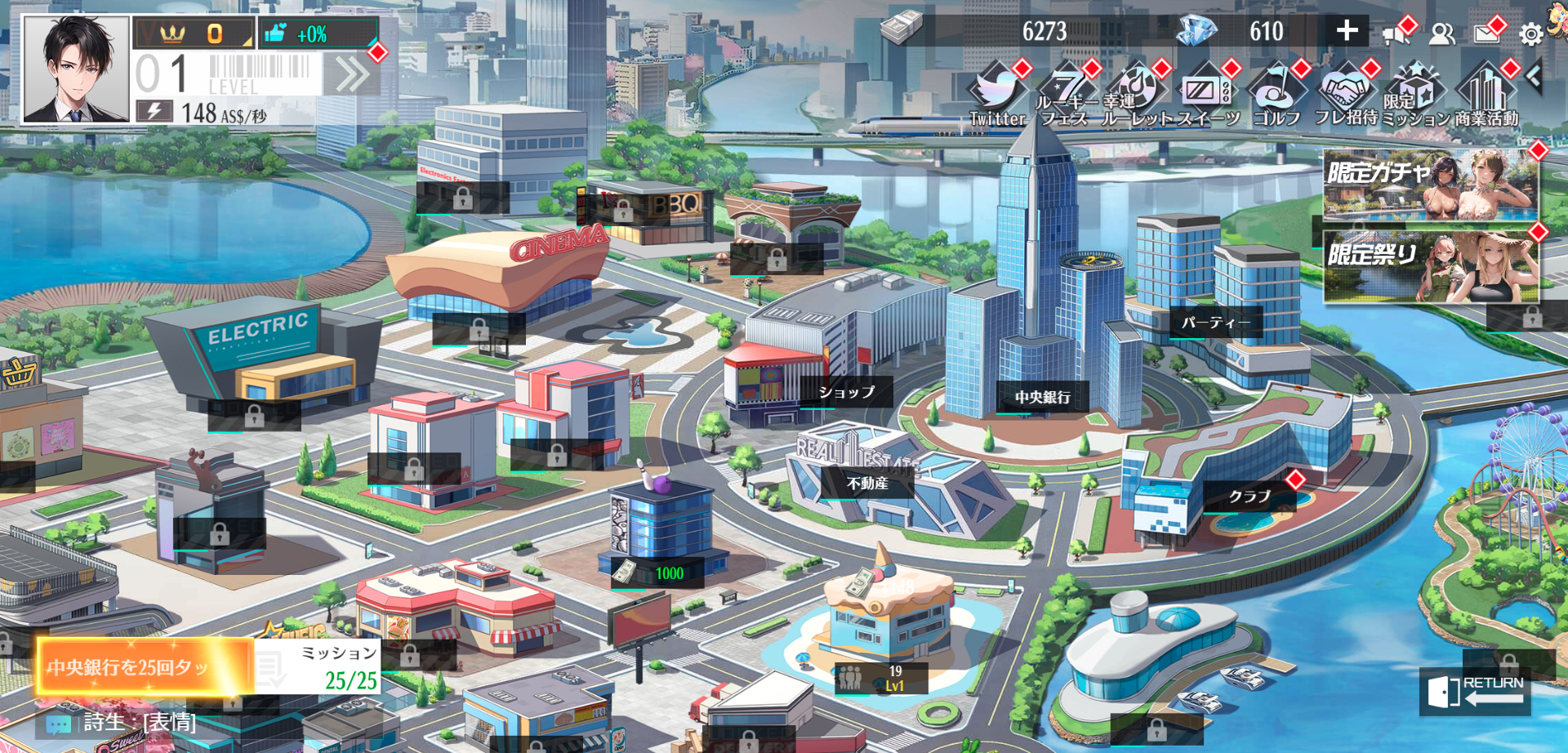Open the gear settings

coord(1530,34)
